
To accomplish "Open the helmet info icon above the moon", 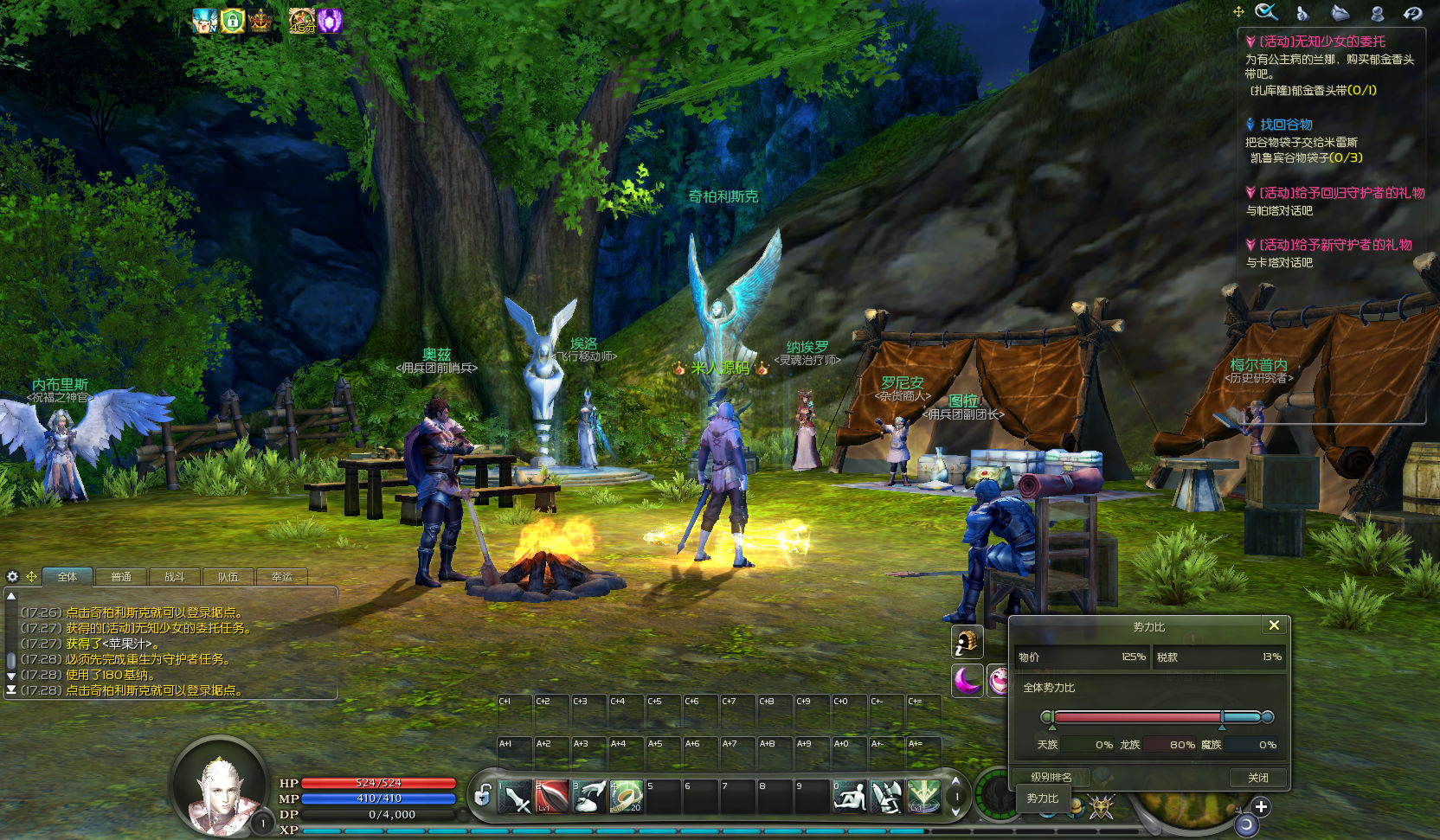I will point(967,642).
